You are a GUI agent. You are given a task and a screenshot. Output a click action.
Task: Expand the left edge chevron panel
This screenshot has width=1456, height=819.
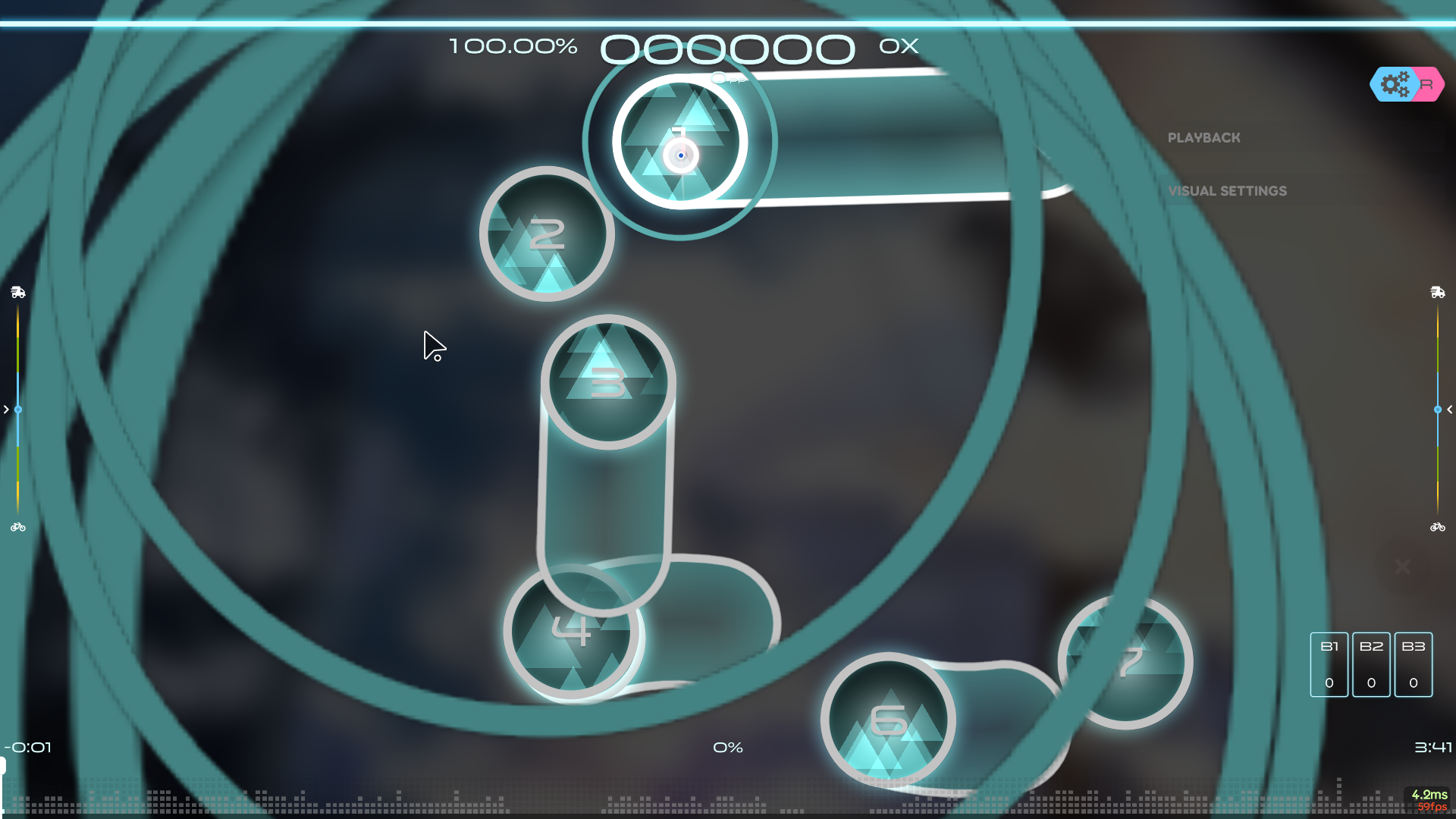coord(6,409)
